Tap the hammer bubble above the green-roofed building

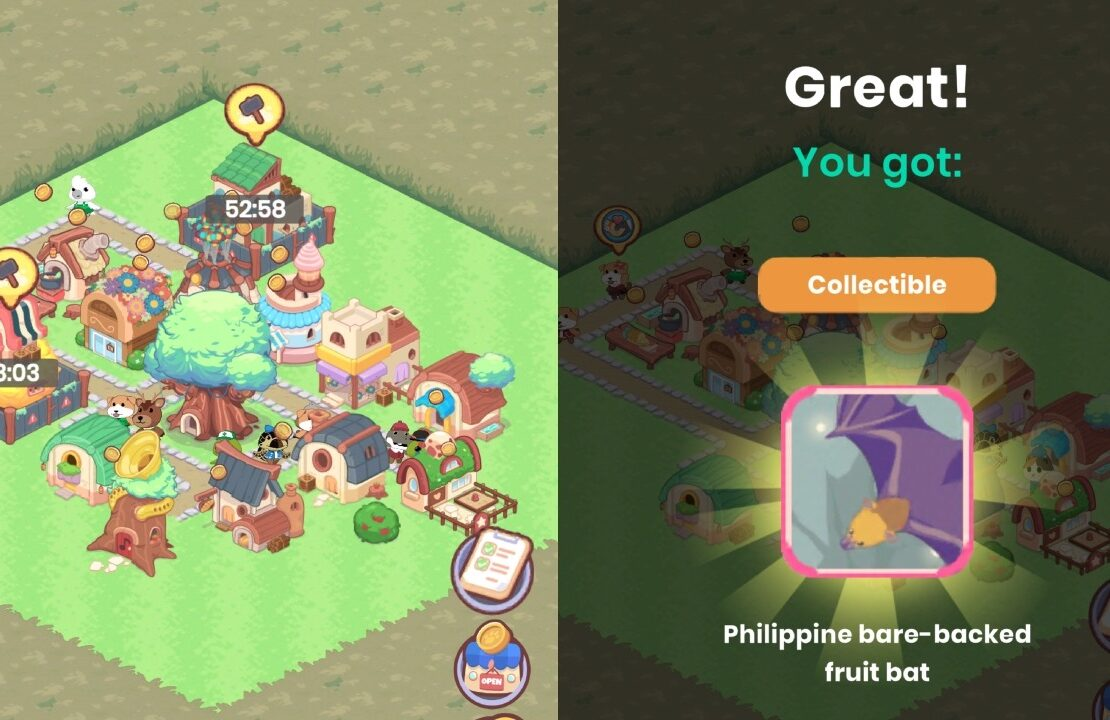point(251,108)
